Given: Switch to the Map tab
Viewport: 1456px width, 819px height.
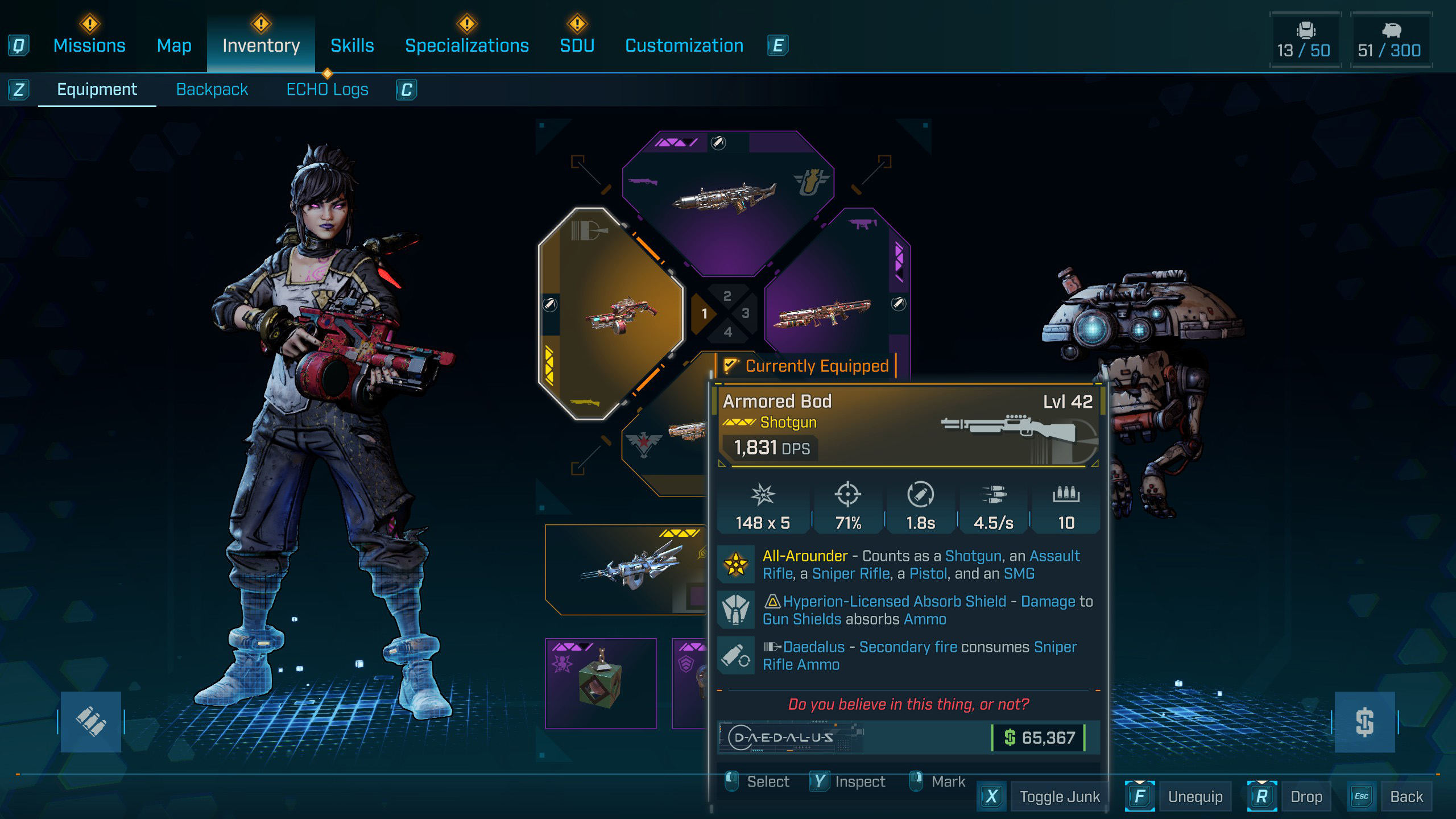Looking at the screenshot, I should pyautogui.click(x=174, y=45).
